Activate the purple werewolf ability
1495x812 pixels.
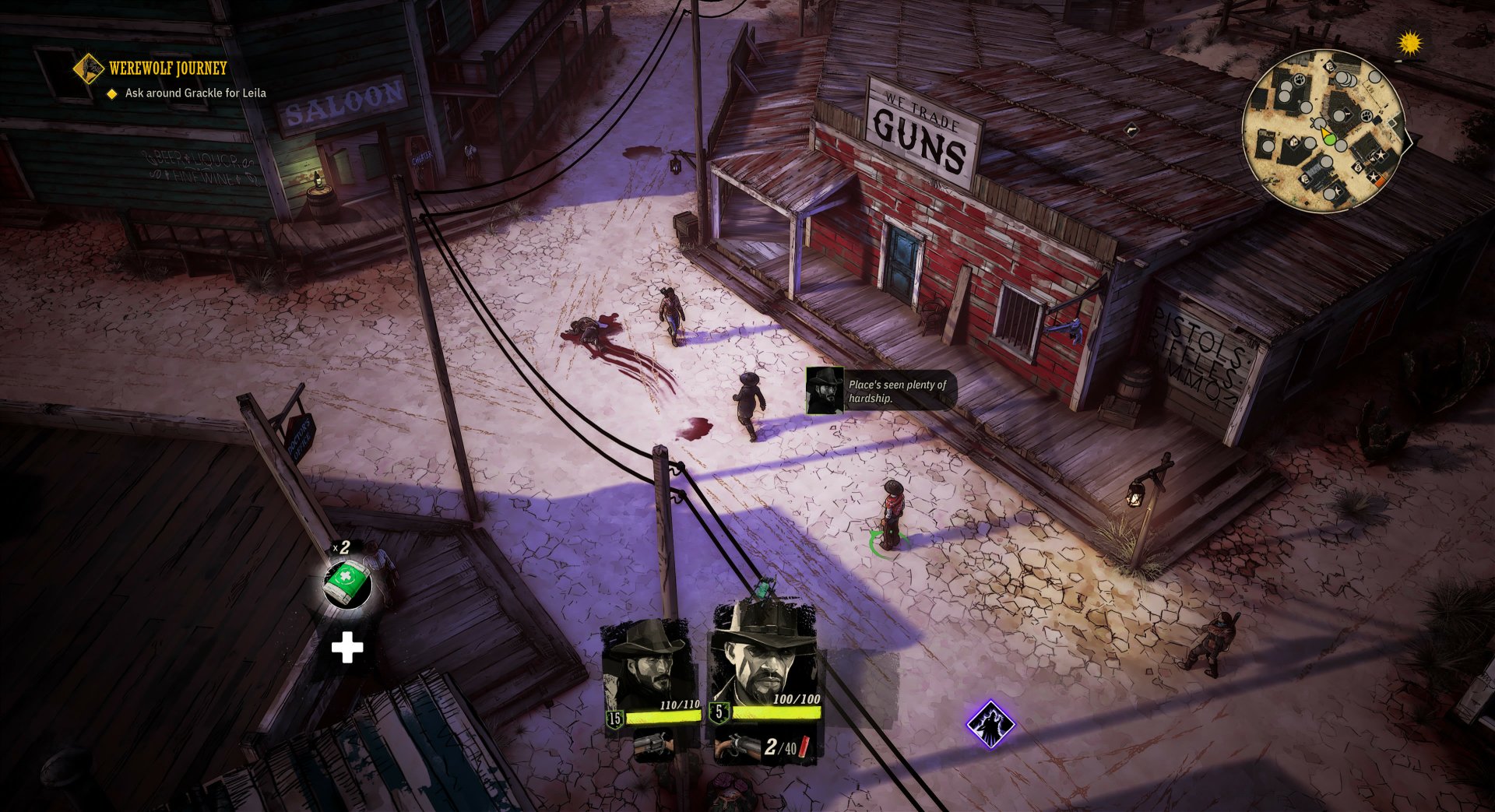pyautogui.click(x=990, y=725)
